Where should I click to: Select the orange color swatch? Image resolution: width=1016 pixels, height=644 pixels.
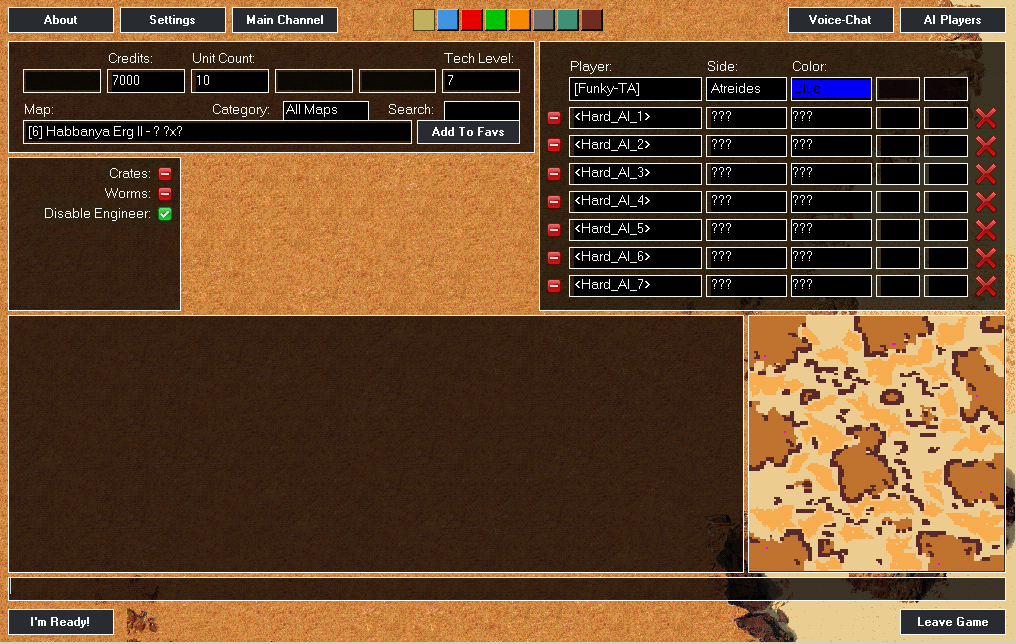click(520, 20)
